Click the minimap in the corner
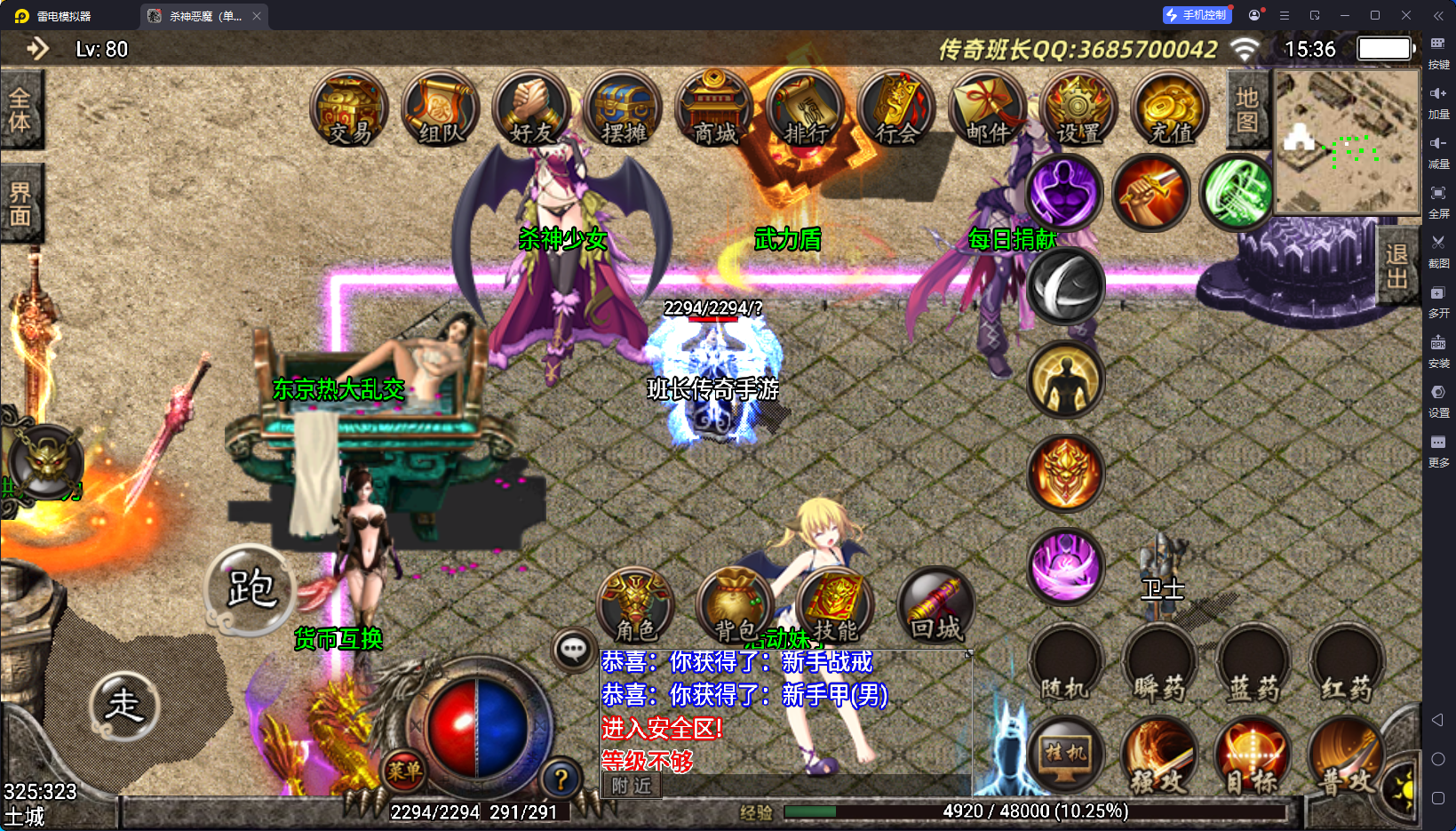Viewport: 1456px width, 831px height. 1346,142
